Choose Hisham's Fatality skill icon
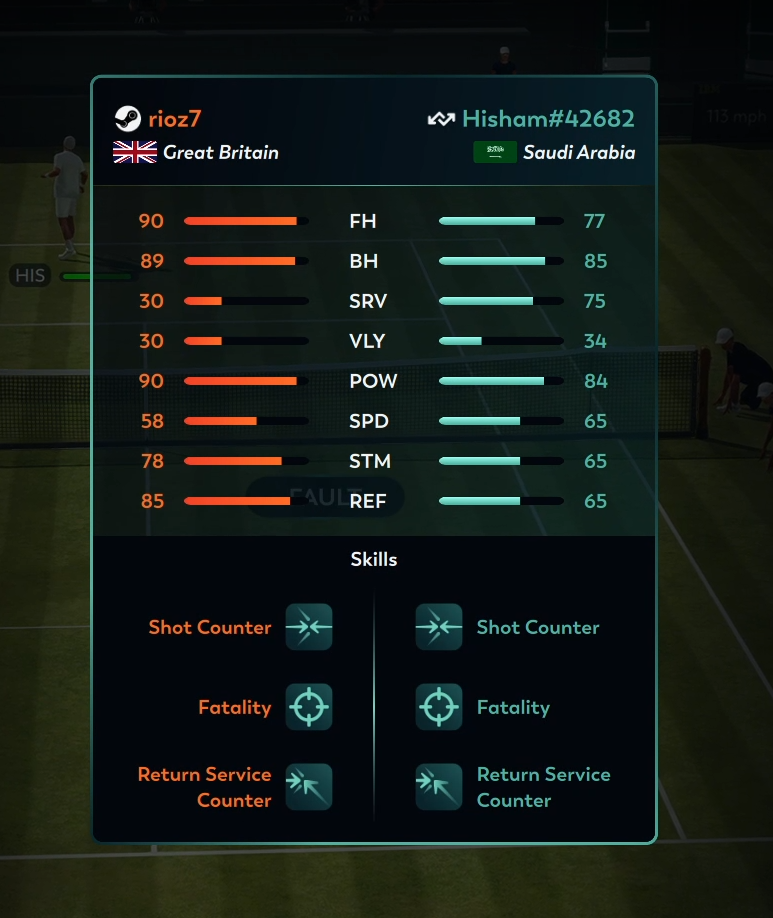773x918 pixels. [x=439, y=707]
